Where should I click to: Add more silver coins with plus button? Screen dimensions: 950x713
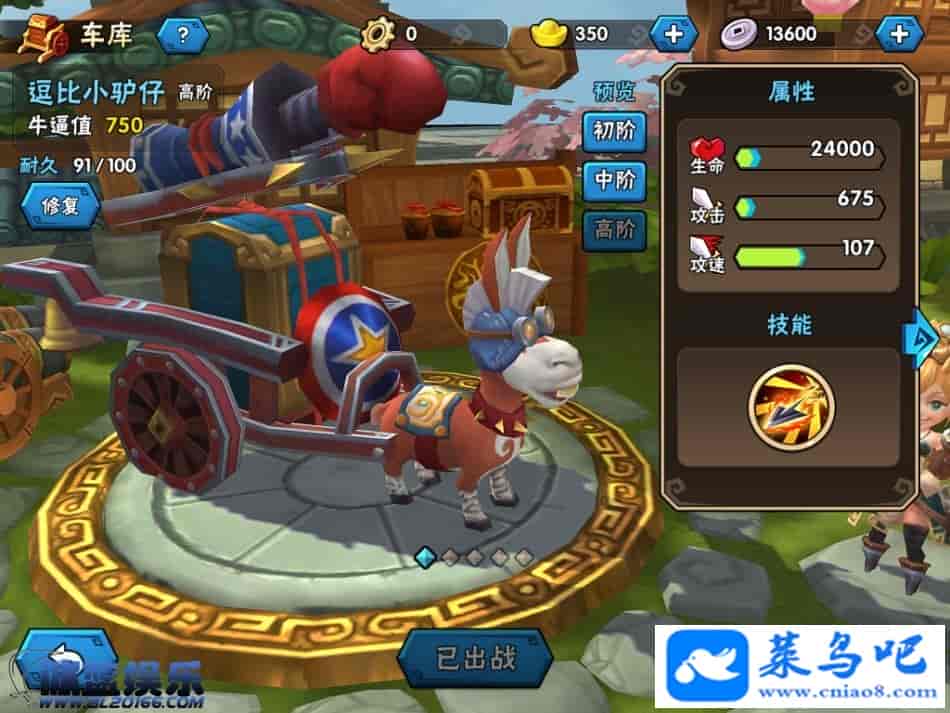pyautogui.click(x=899, y=34)
